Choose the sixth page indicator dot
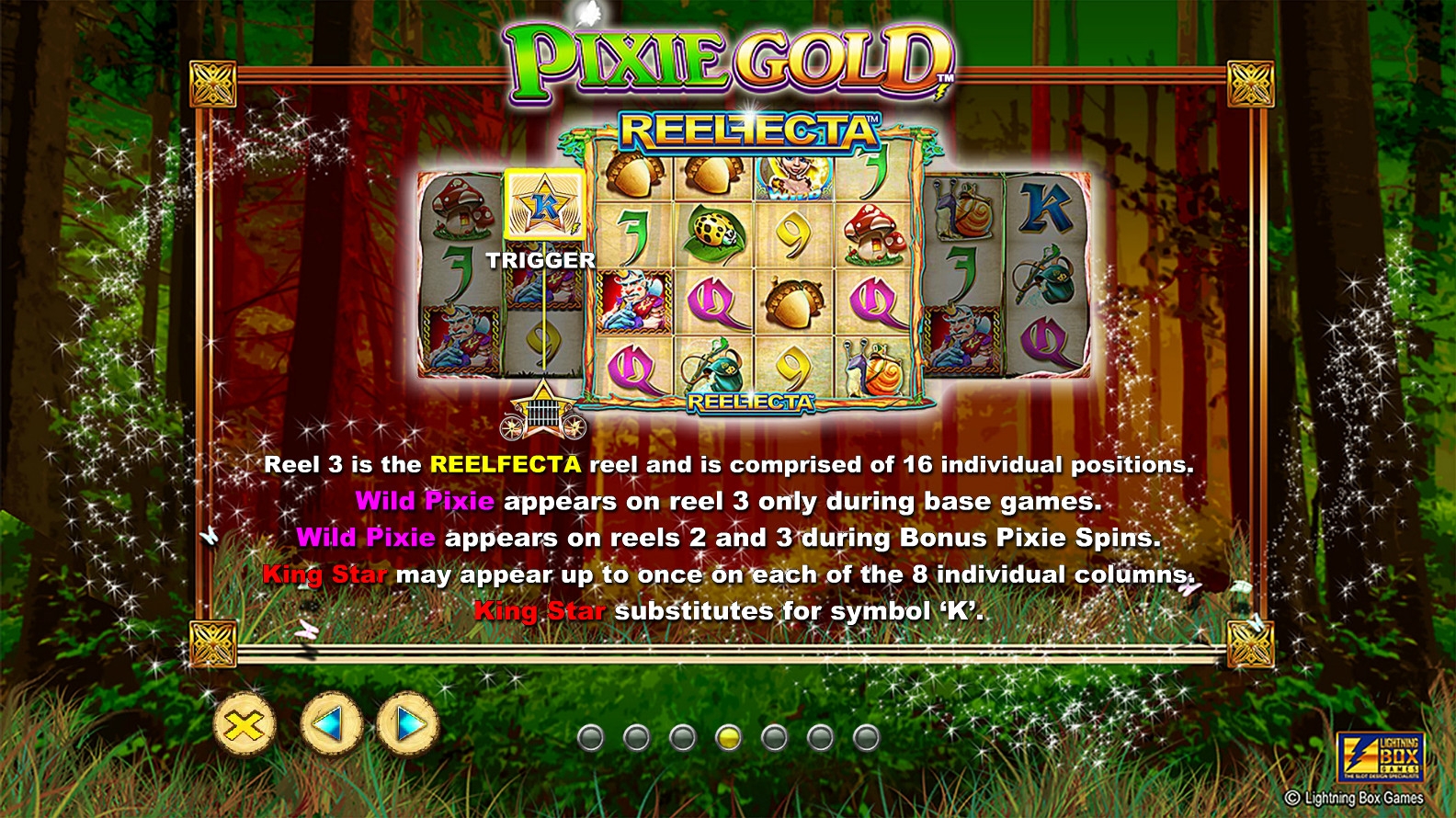Viewport: 1456px width, 818px height. click(820, 737)
